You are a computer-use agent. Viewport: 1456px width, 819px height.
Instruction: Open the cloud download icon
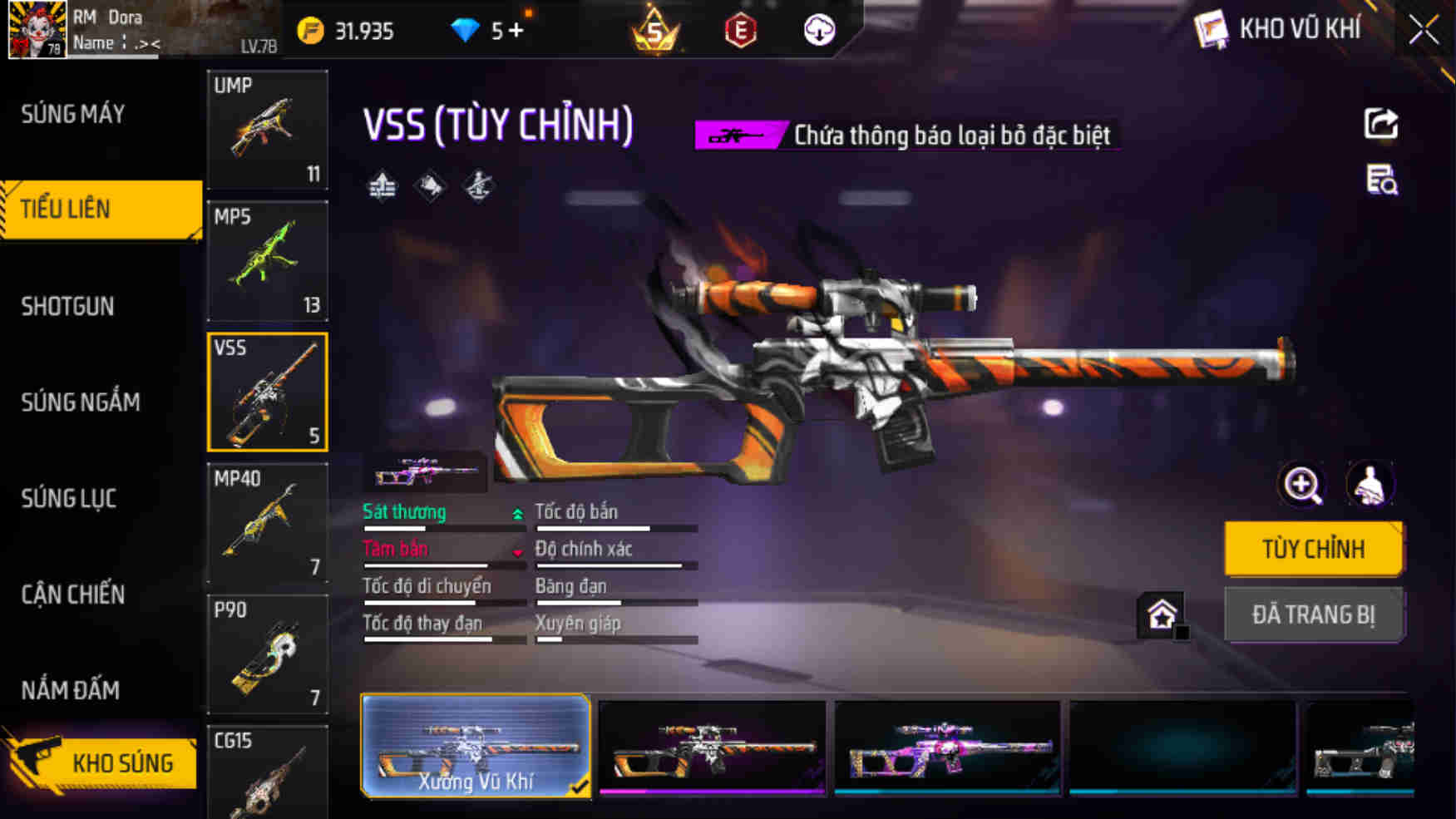pyautogui.click(x=819, y=30)
